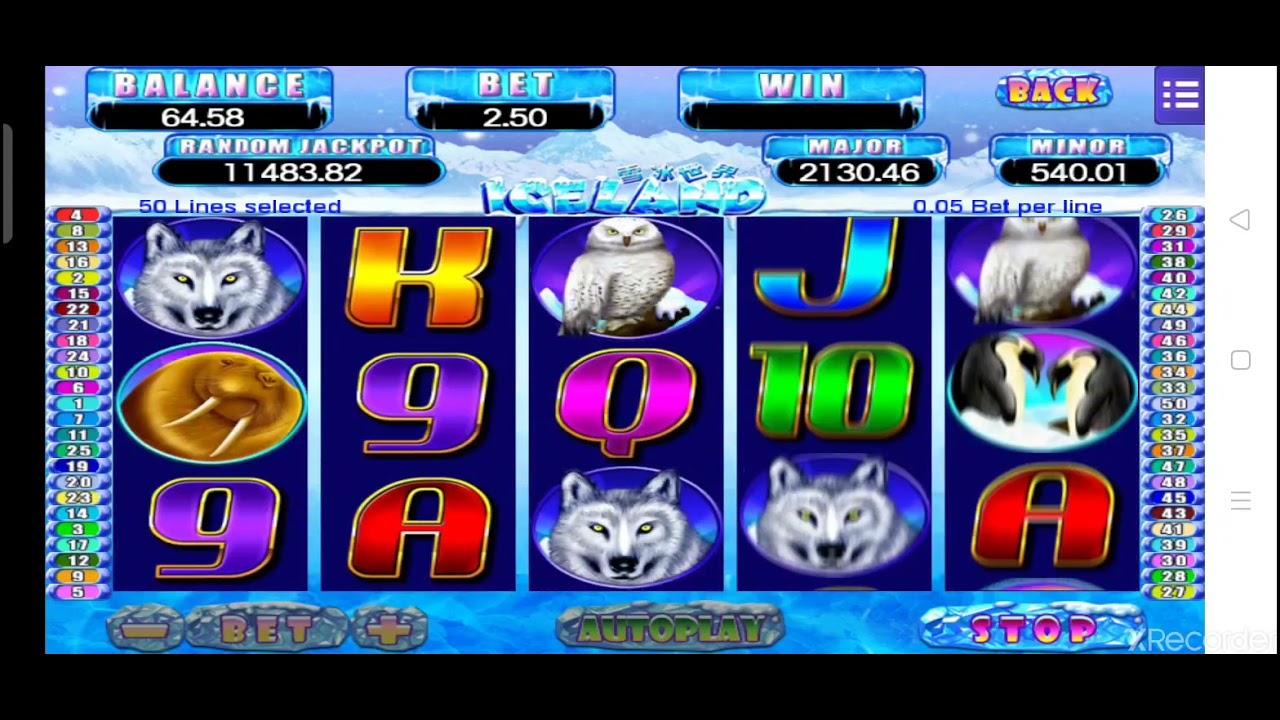Choose payline number 27 marker
Image resolution: width=1280 pixels, height=720 pixels.
tap(1174, 592)
